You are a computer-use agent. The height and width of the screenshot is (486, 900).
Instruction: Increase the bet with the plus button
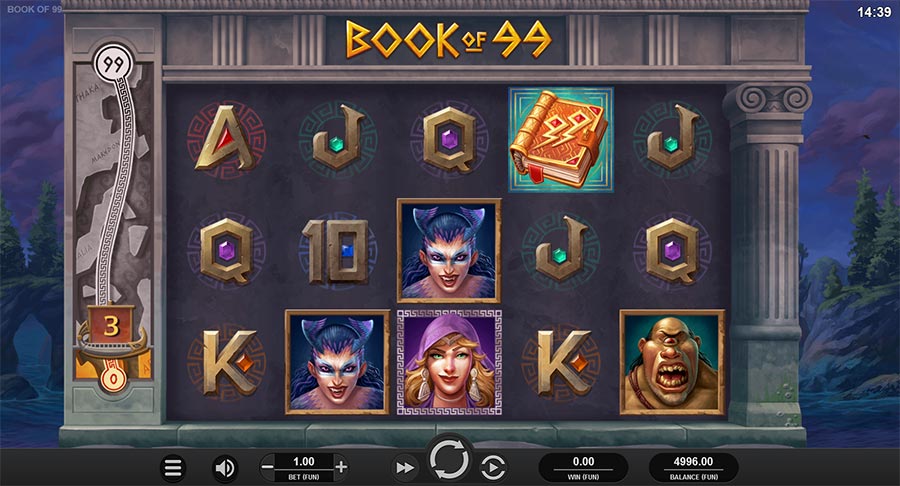(341, 467)
